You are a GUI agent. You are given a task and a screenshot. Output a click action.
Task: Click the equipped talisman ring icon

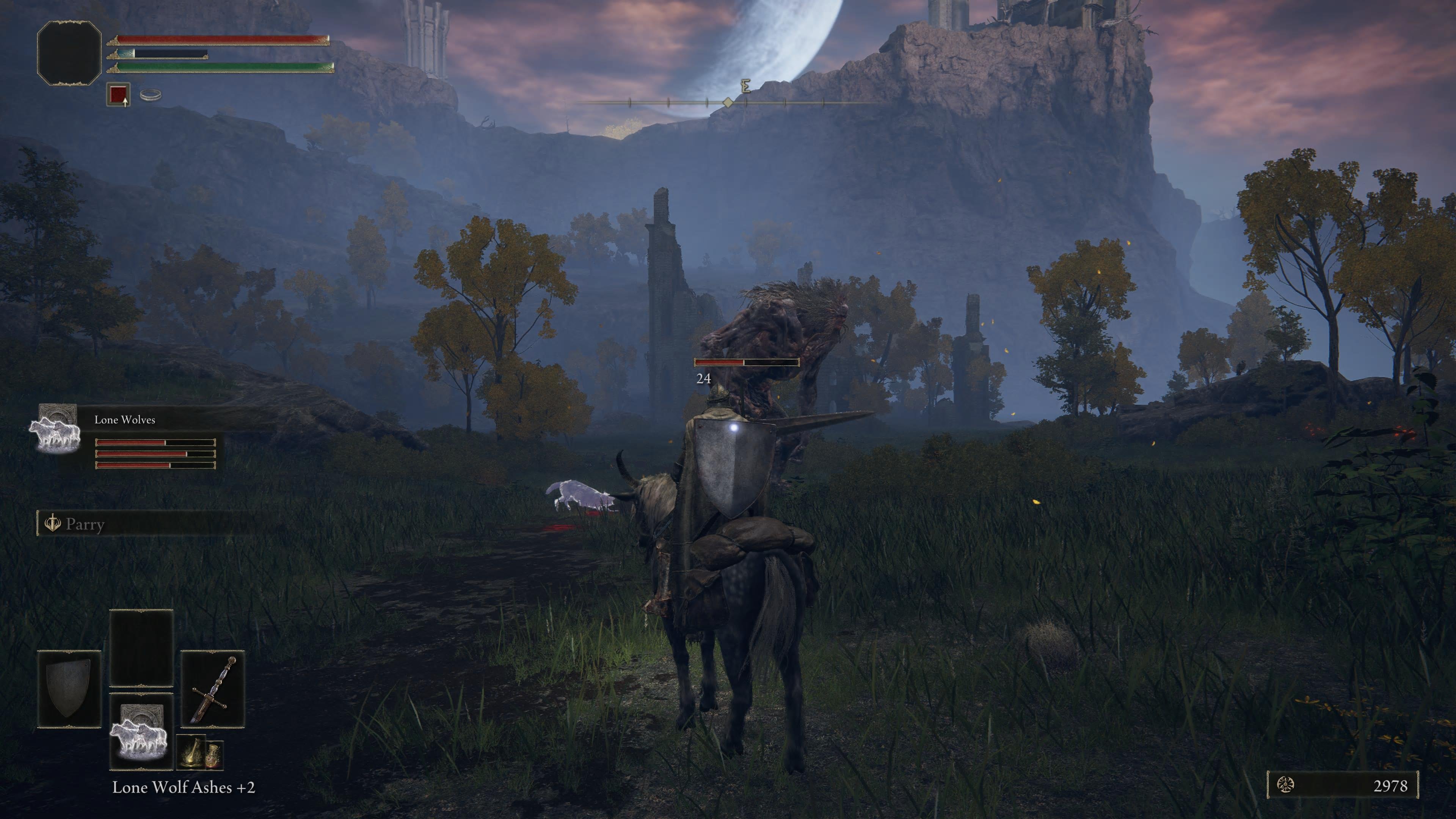click(151, 95)
